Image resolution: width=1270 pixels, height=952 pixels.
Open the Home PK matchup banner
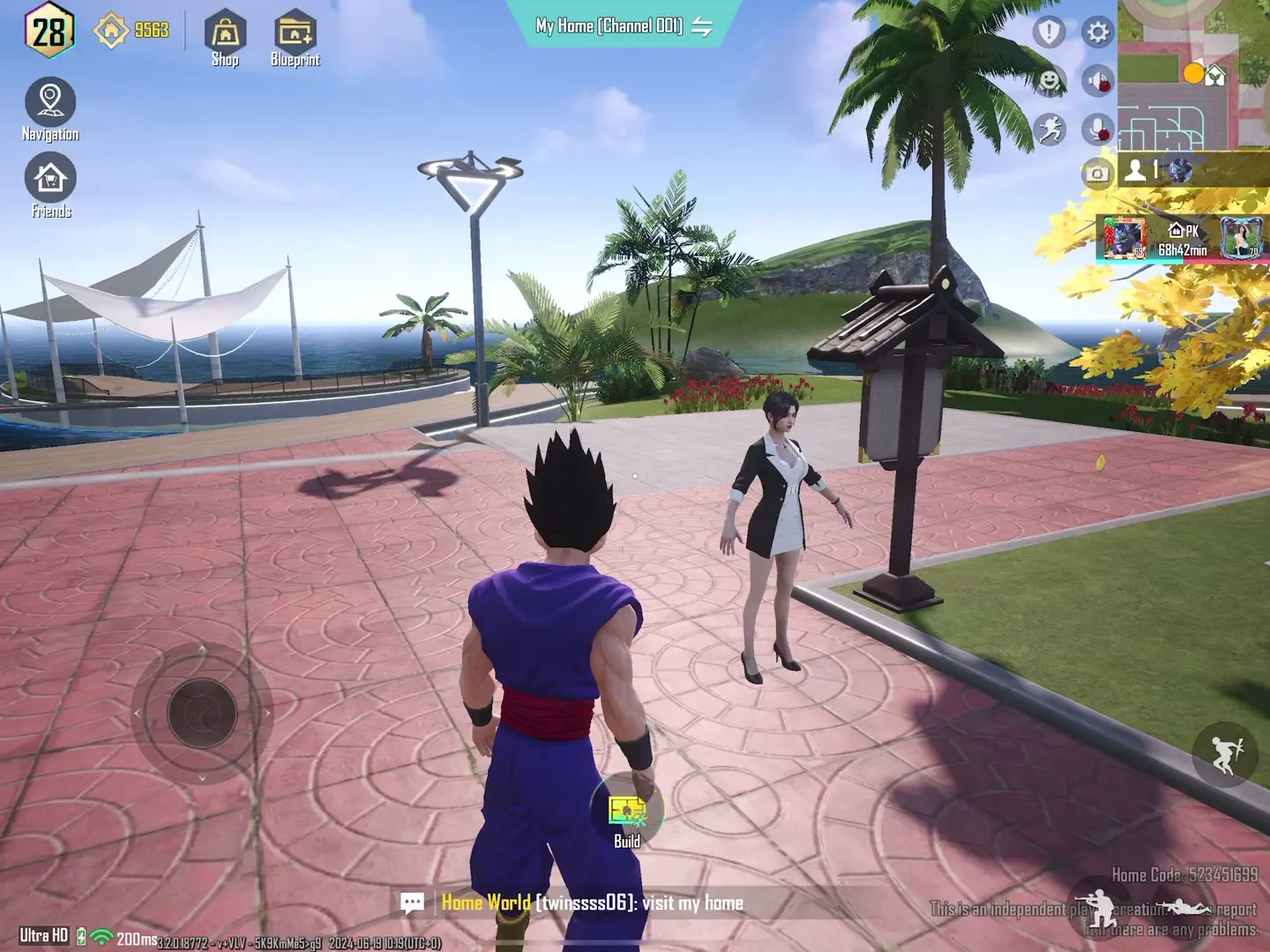pyautogui.click(x=1182, y=240)
